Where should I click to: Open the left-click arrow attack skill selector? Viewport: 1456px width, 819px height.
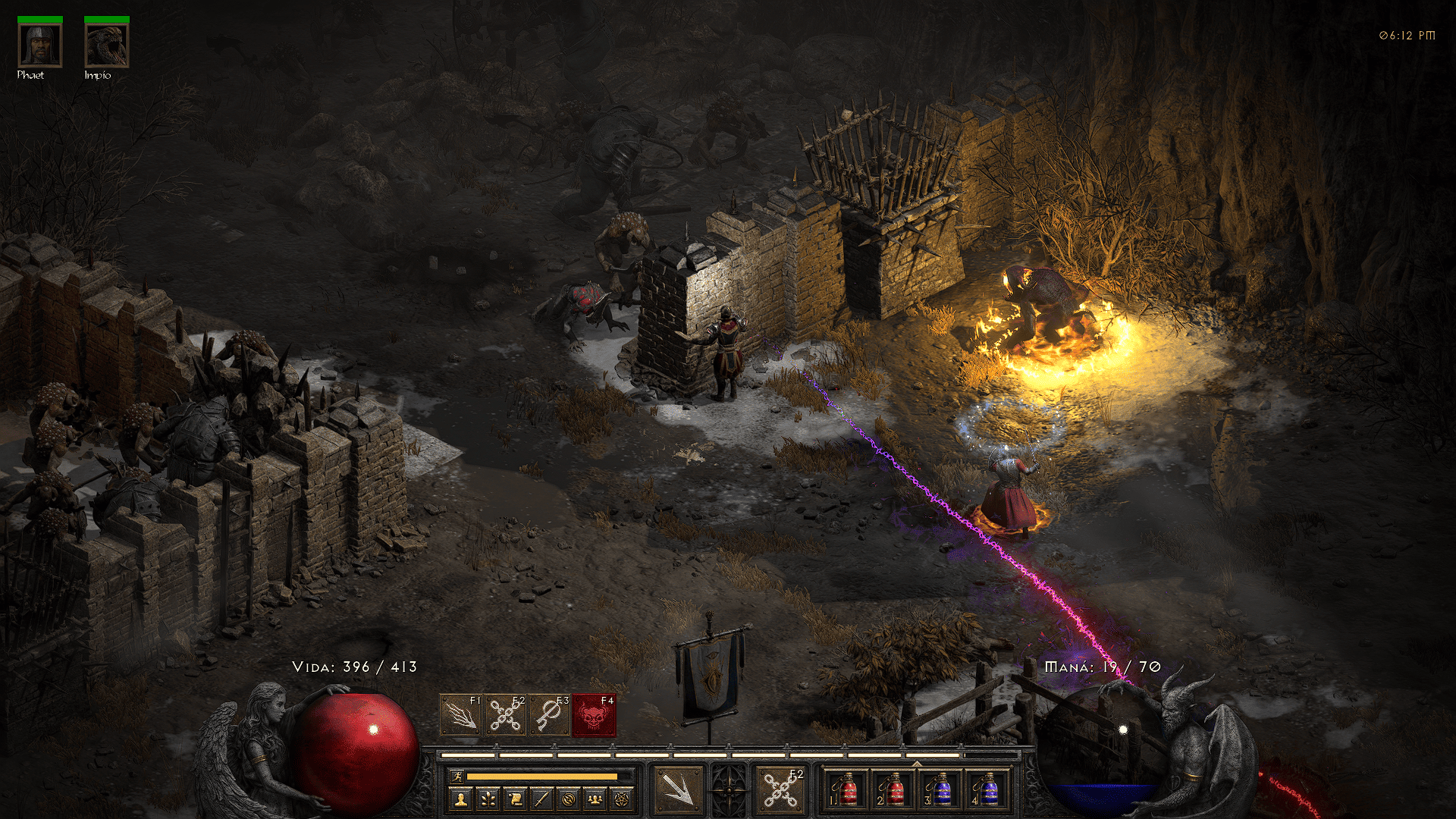(678, 789)
